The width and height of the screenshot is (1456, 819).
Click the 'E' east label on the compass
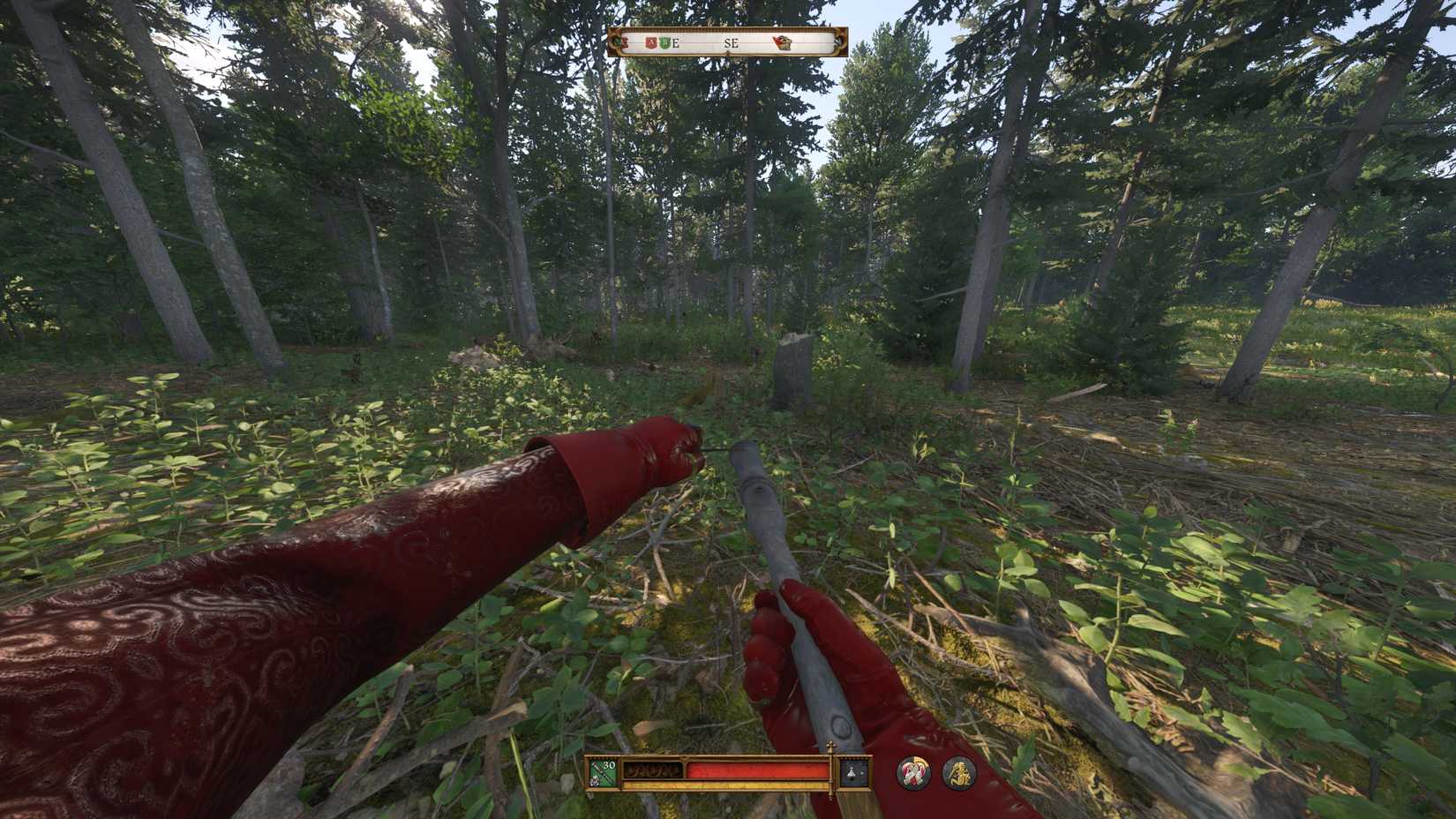[676, 41]
